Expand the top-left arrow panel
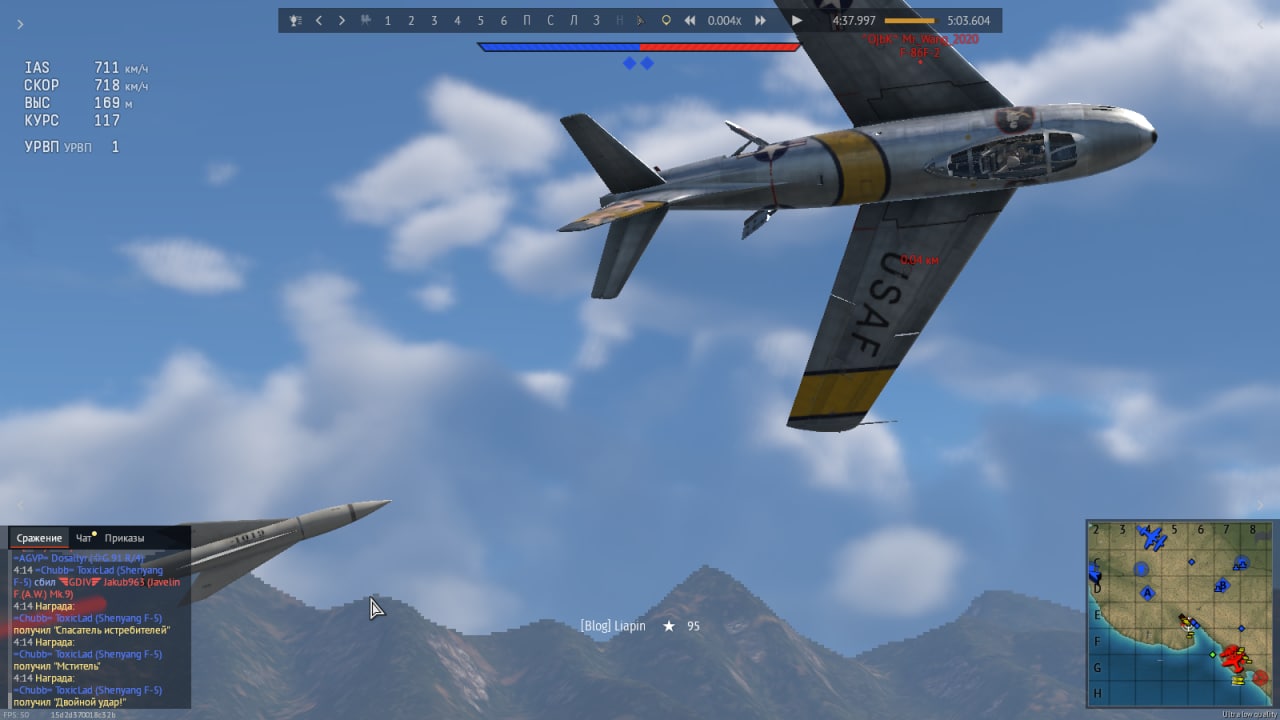Image resolution: width=1280 pixels, height=720 pixels. point(20,24)
